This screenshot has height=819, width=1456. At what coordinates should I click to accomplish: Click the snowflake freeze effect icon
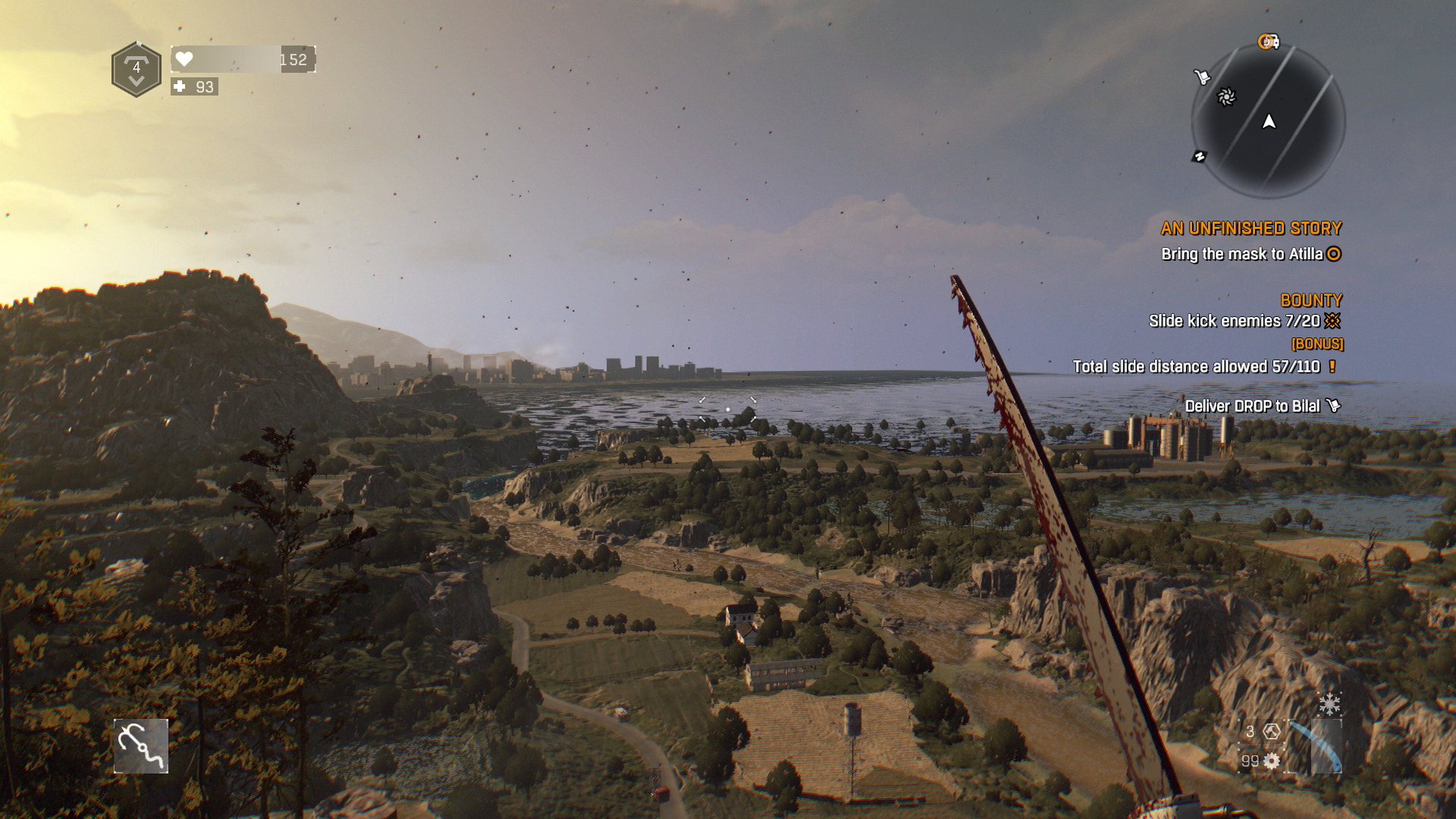coord(1329,704)
